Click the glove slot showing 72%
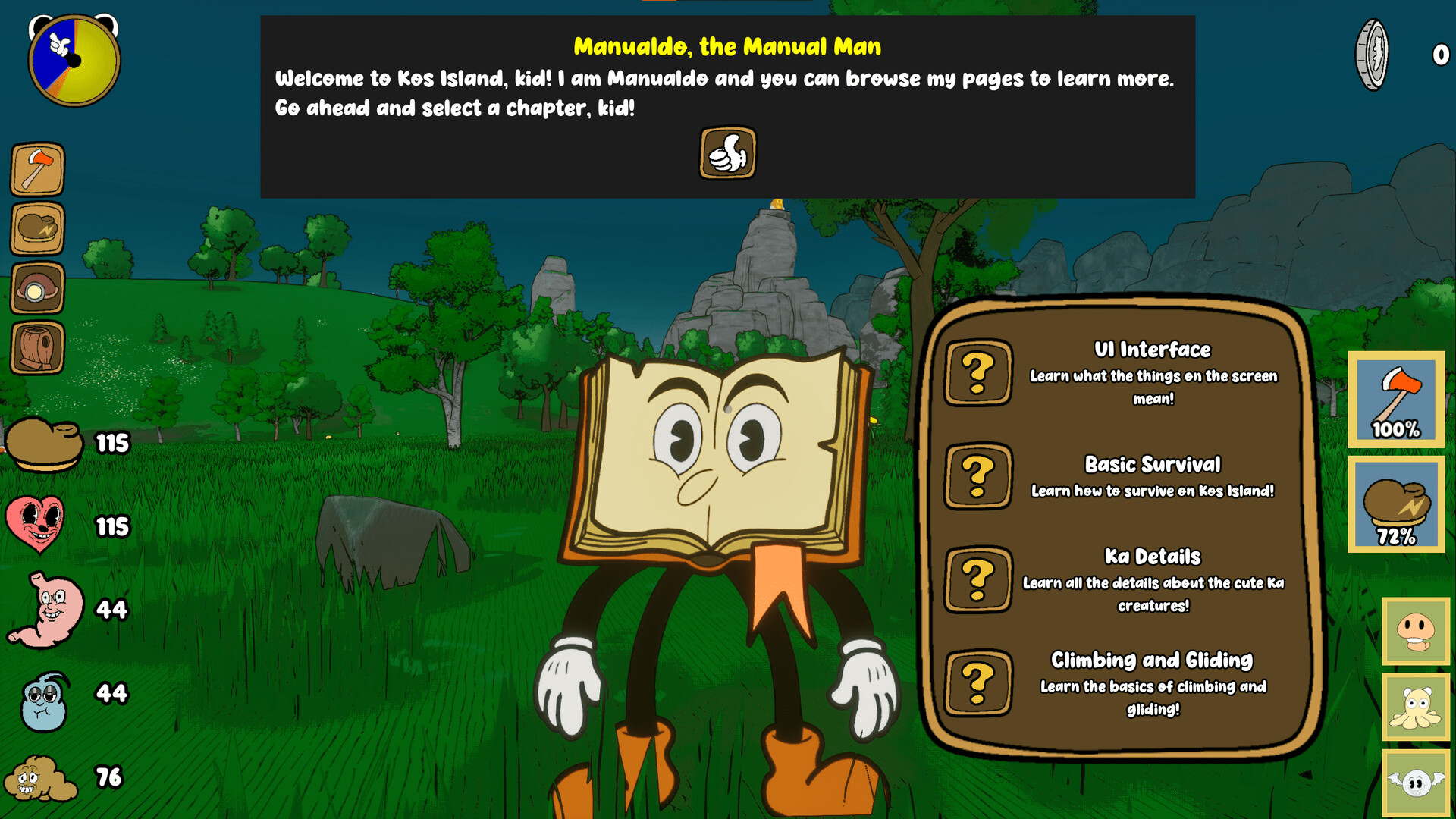The width and height of the screenshot is (1456, 819). pyautogui.click(x=1396, y=504)
